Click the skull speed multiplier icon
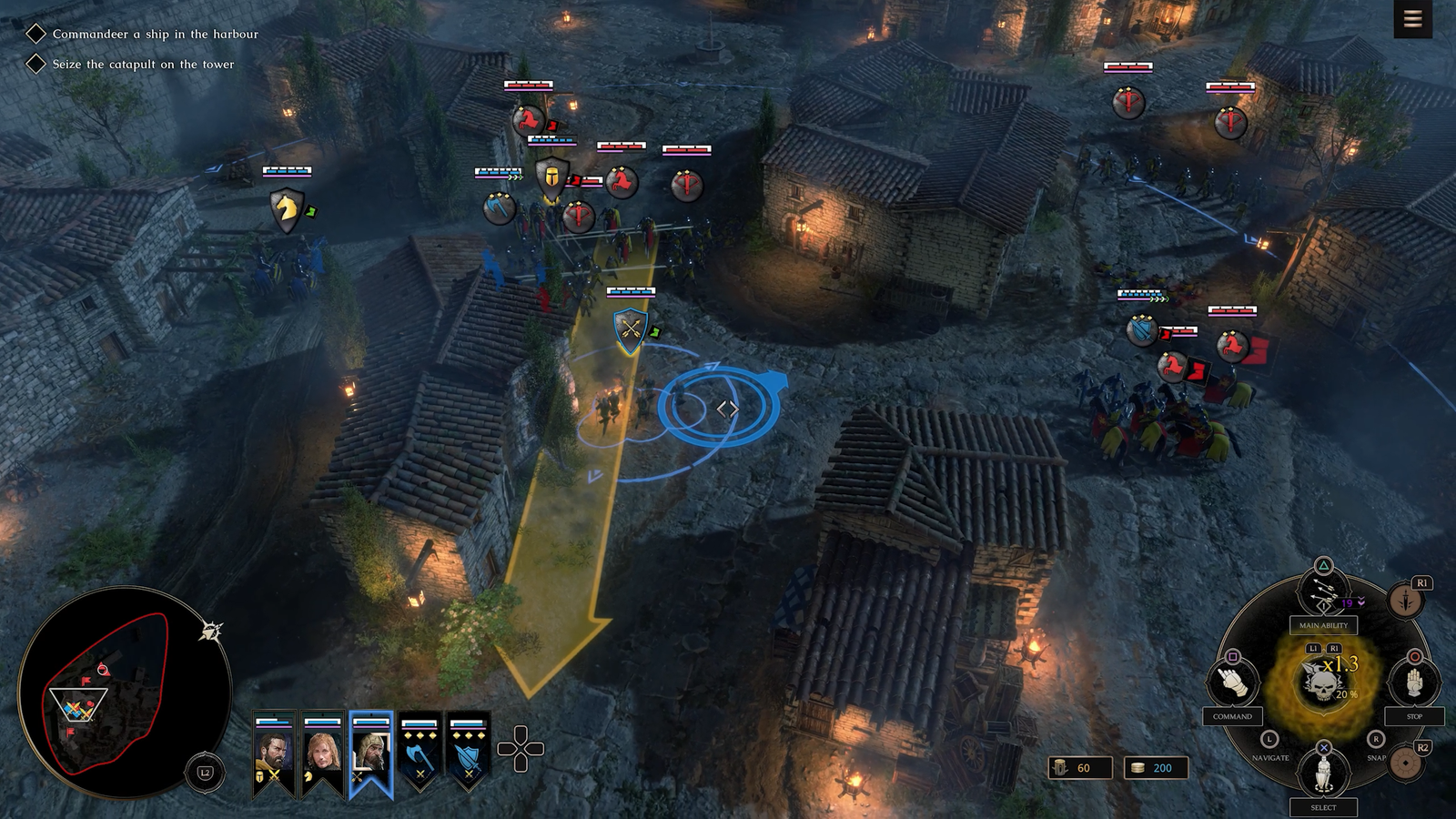Image resolution: width=1456 pixels, height=819 pixels. pos(1323,682)
